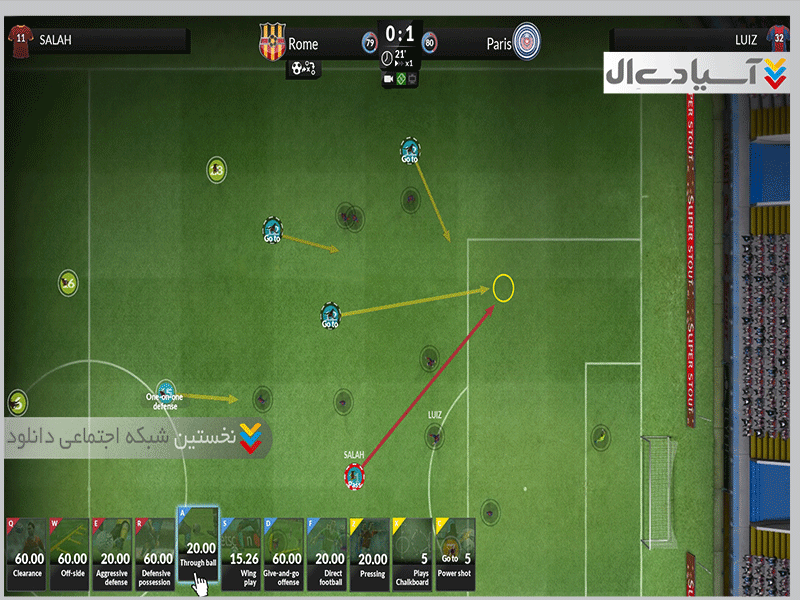Open the Plays Chalkboard card

point(412,553)
